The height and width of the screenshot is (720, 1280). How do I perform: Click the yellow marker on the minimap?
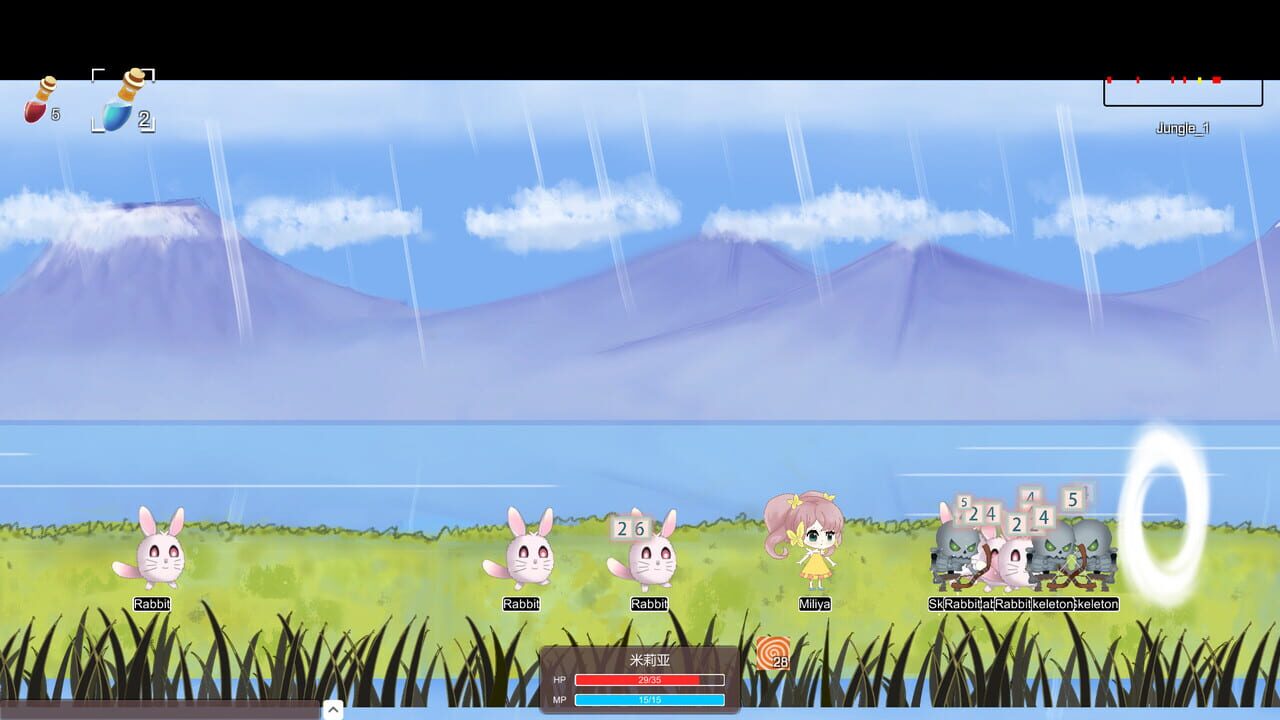click(1200, 80)
